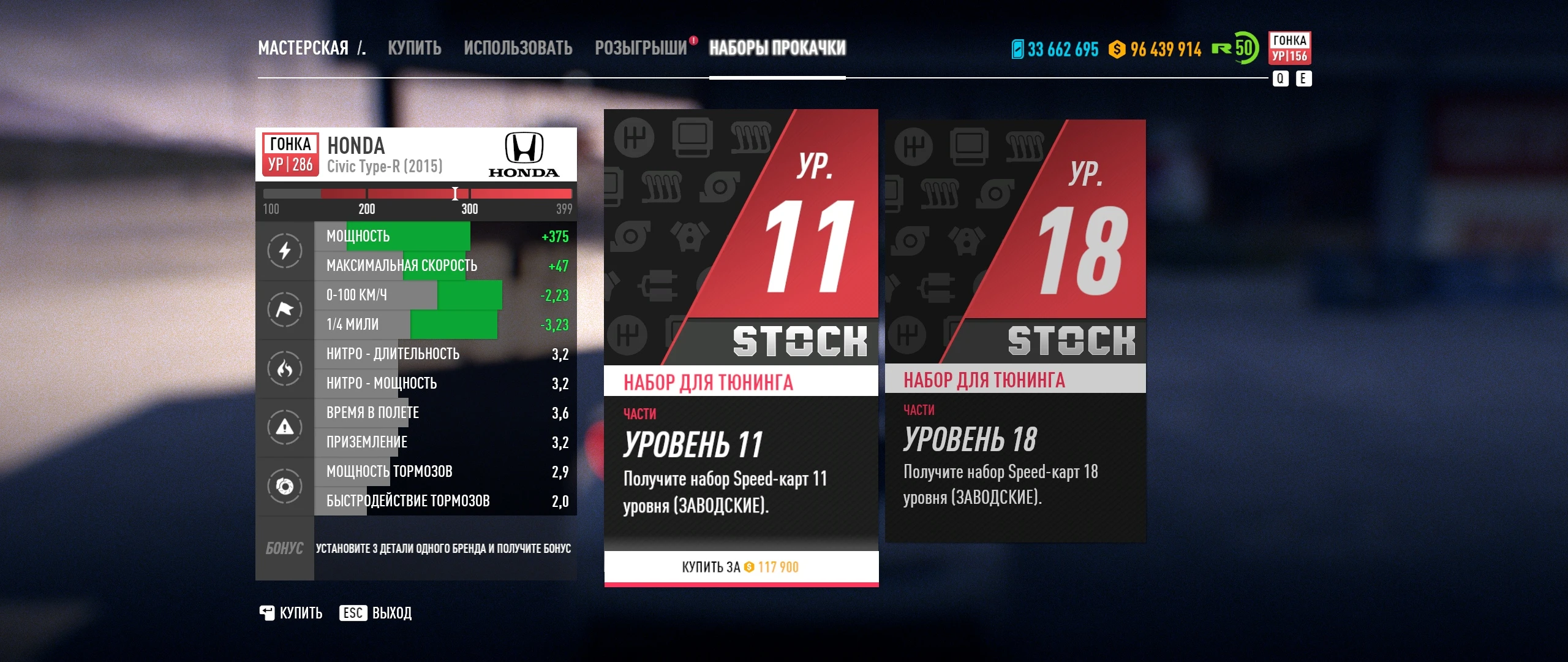Select the МАСТЕРСКАЯ menu item
The image size is (1568, 662).
click(304, 48)
